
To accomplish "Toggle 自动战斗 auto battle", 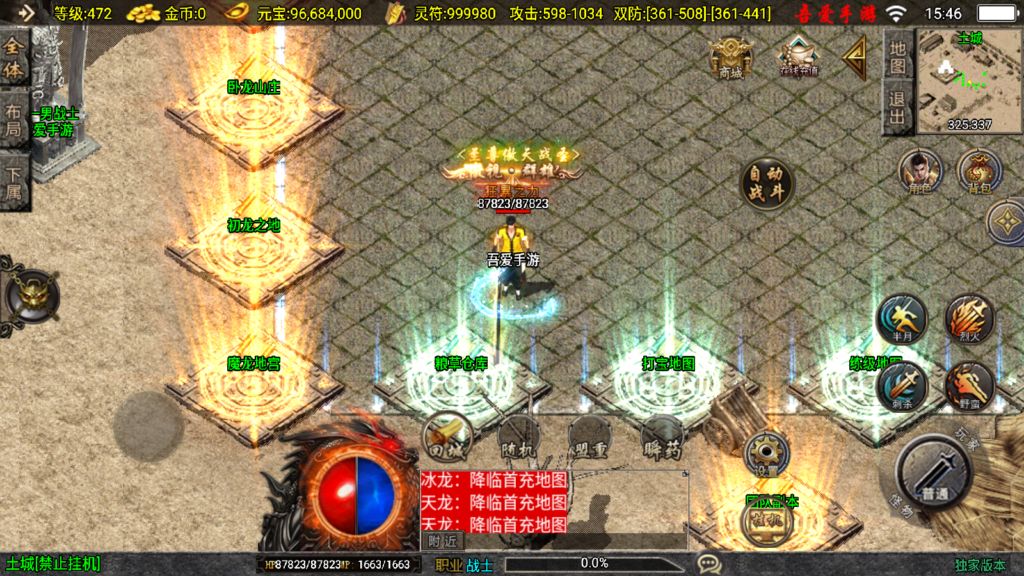I will (x=765, y=185).
